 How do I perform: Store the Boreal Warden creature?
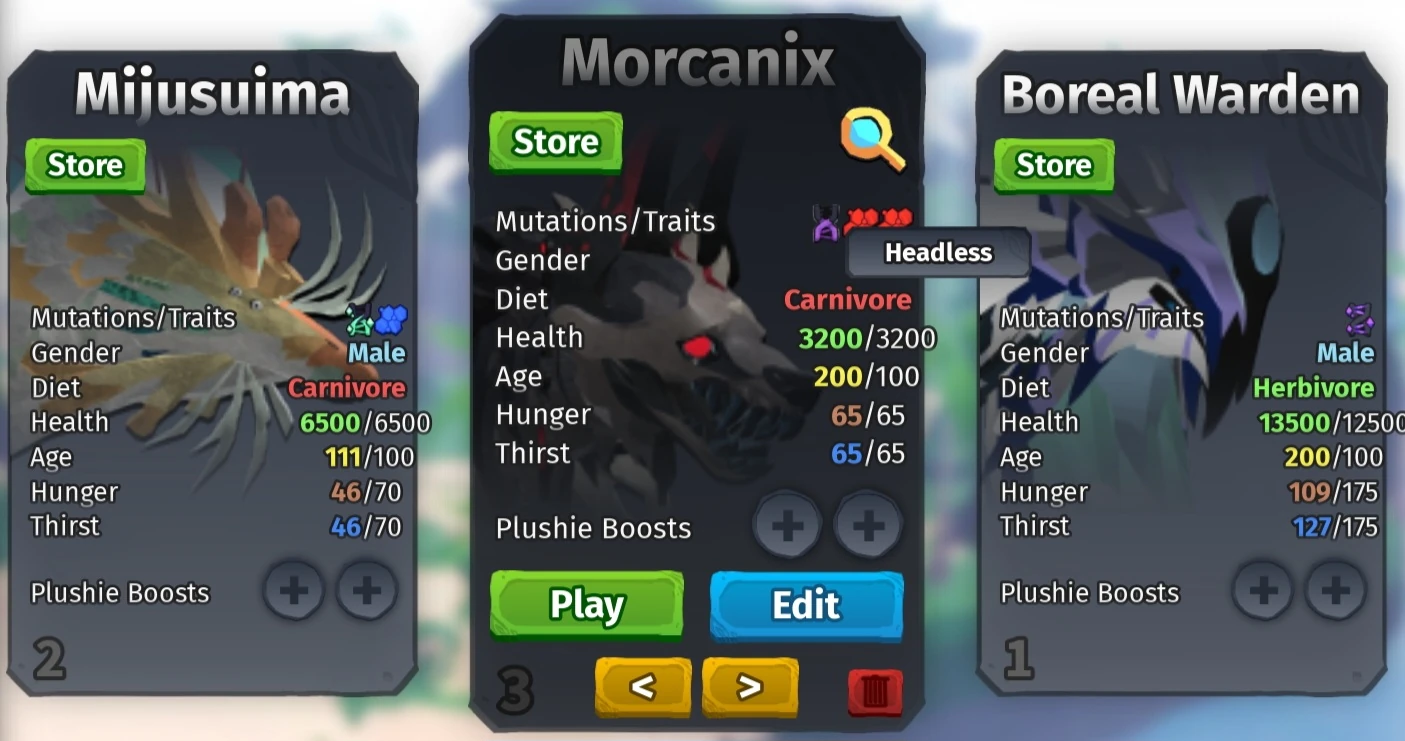(1052, 166)
